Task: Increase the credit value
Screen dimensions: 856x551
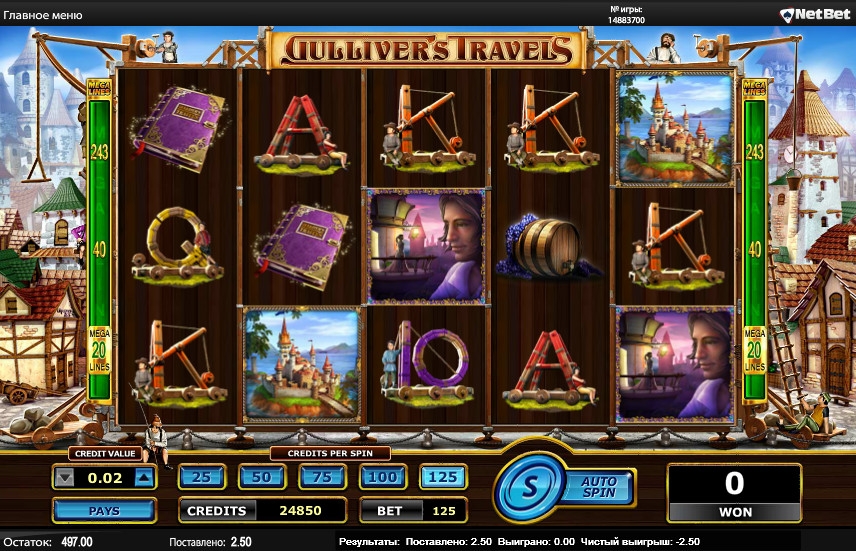Action: tap(143, 478)
